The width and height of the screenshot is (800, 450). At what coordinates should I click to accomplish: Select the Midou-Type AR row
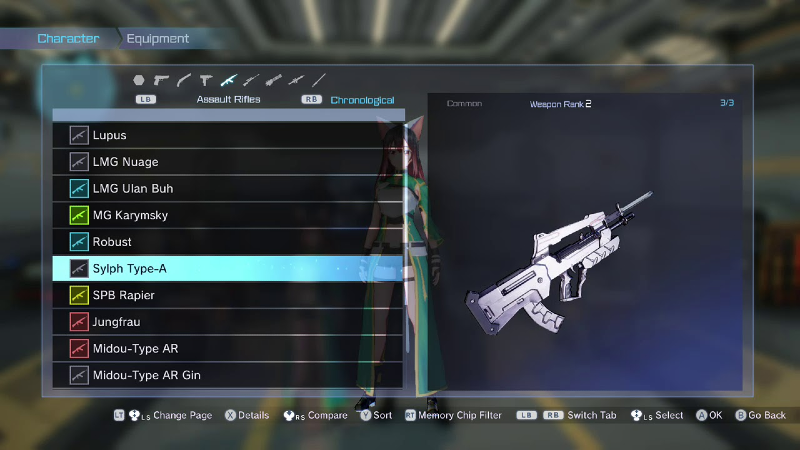coord(228,348)
